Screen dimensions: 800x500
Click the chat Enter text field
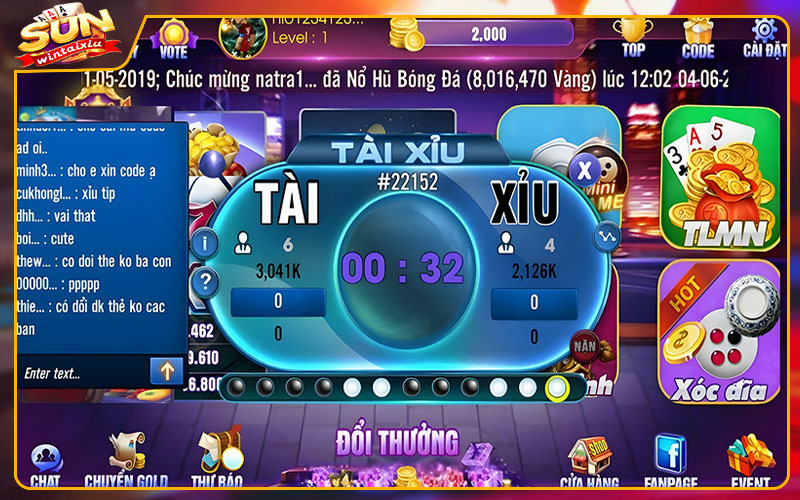pos(82,373)
